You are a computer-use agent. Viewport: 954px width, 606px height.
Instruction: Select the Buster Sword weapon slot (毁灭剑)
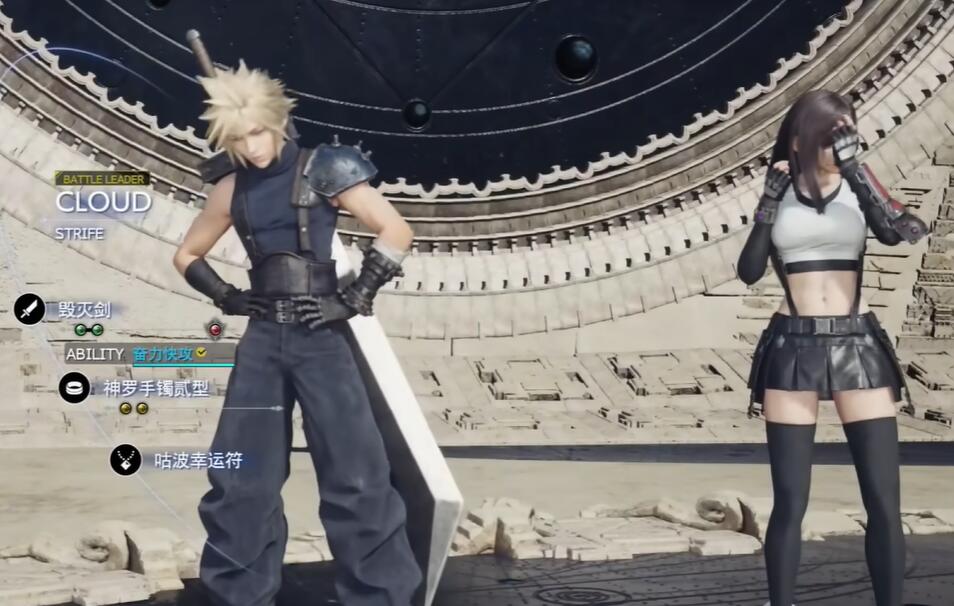(x=84, y=309)
